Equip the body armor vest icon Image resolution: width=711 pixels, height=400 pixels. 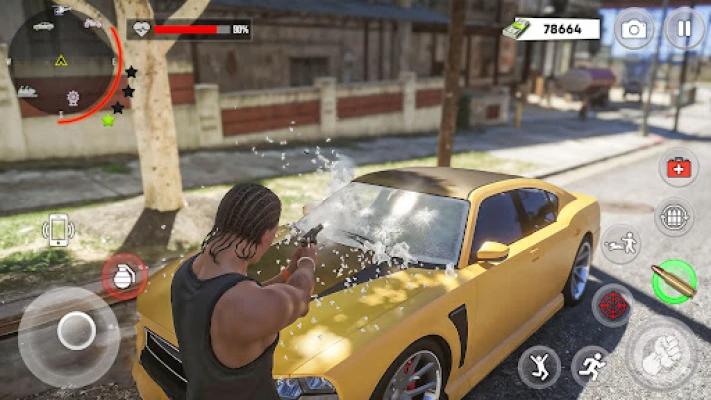[675, 216]
